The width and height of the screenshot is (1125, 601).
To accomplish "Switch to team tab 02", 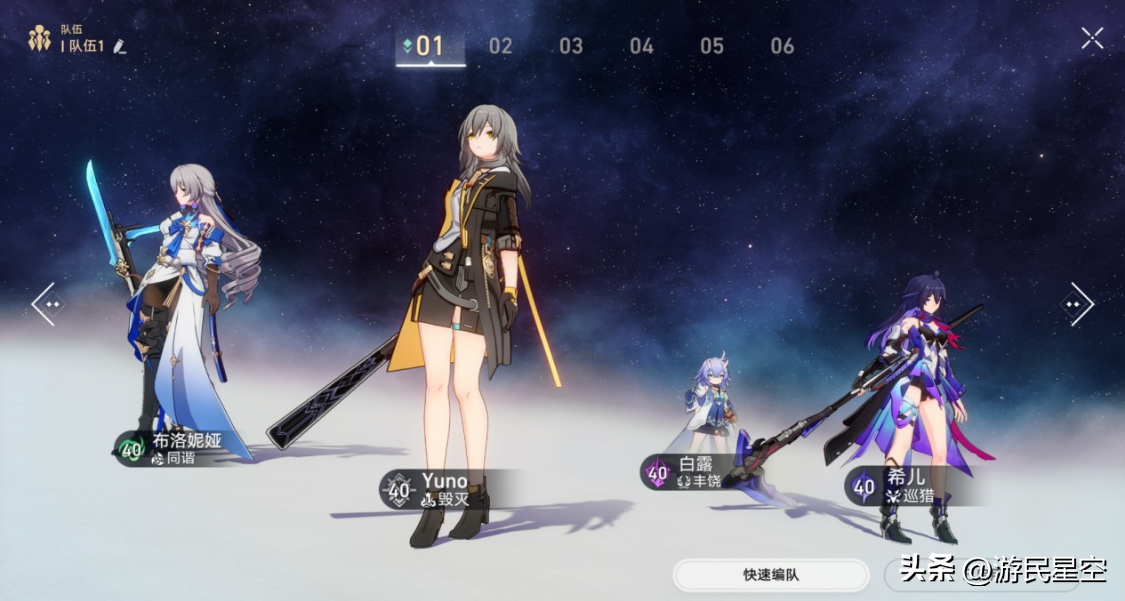I will coord(500,46).
